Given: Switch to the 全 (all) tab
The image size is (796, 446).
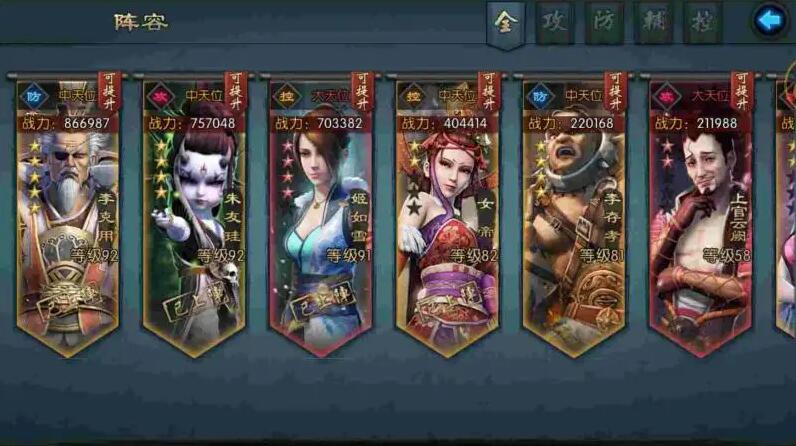Looking at the screenshot, I should point(505,23).
